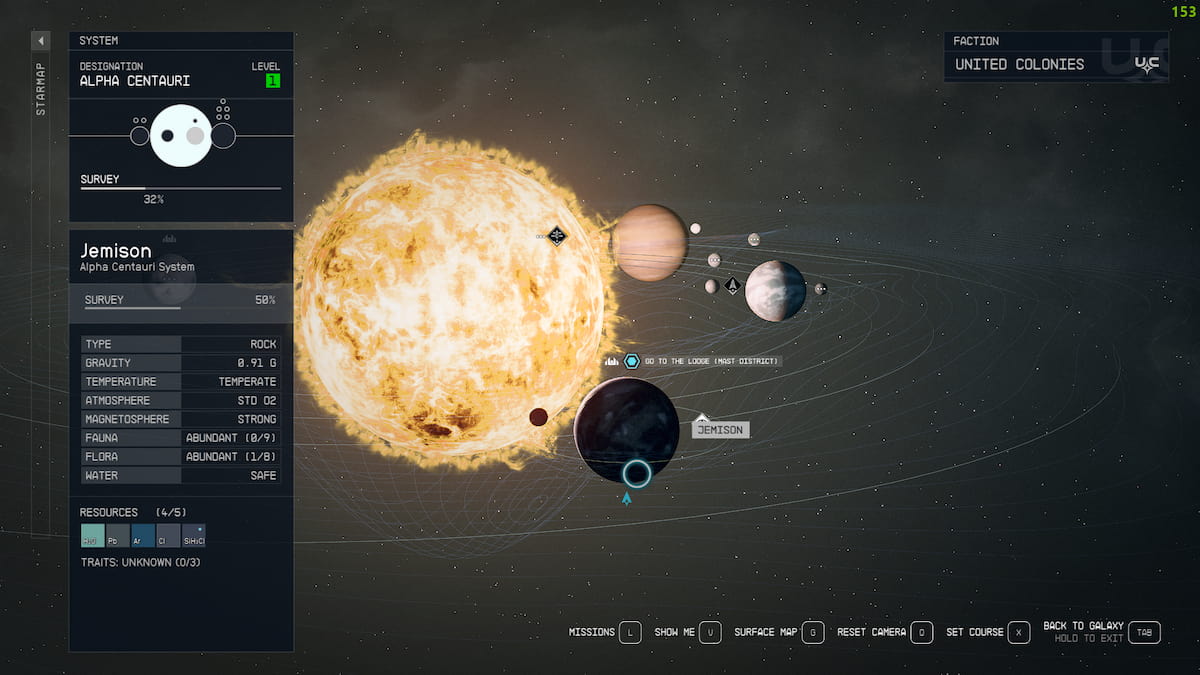Screen dimensions: 1200x675
Task: Select the 'Go to the Lodge' mission marker
Action: (x=632, y=361)
